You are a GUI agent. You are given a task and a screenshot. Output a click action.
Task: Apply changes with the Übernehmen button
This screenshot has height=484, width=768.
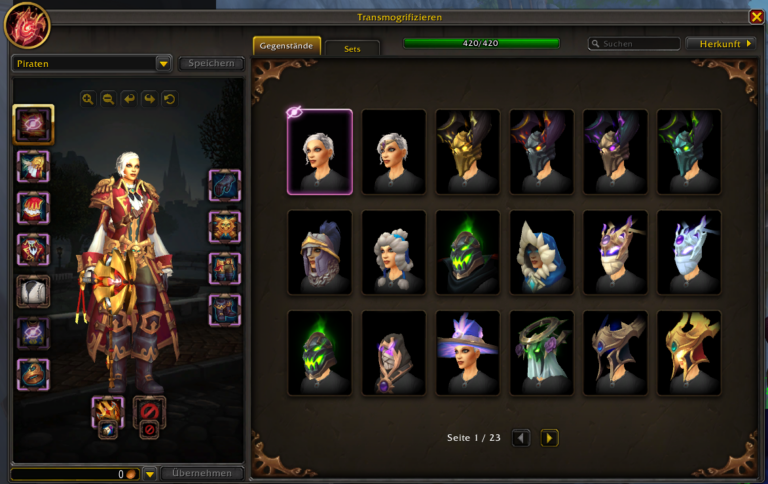(x=202, y=473)
